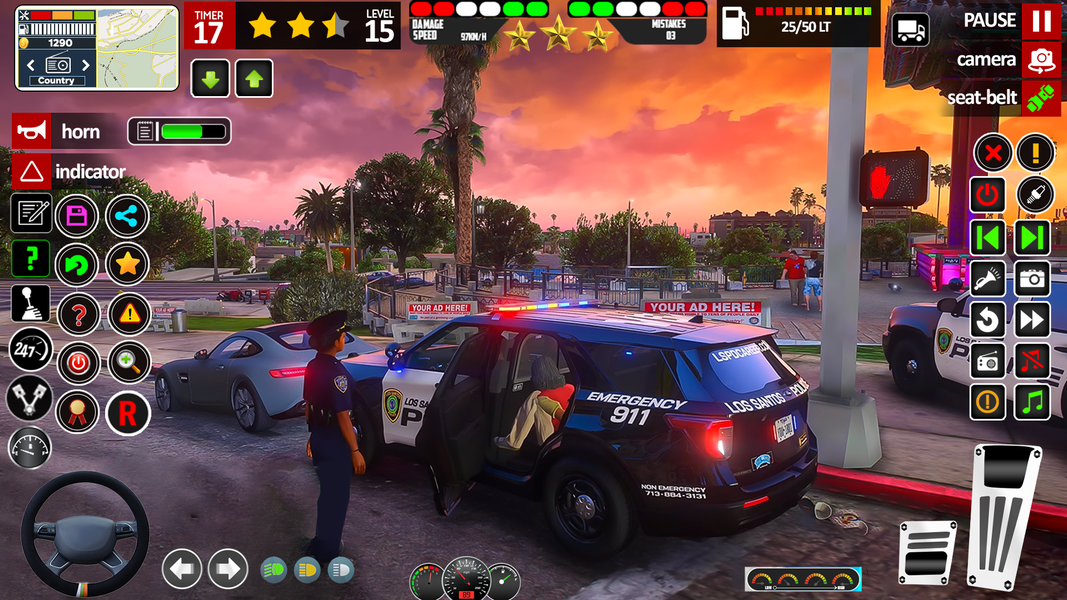Hit the brake pedal
Screen dimensions: 1067x600
(927, 552)
